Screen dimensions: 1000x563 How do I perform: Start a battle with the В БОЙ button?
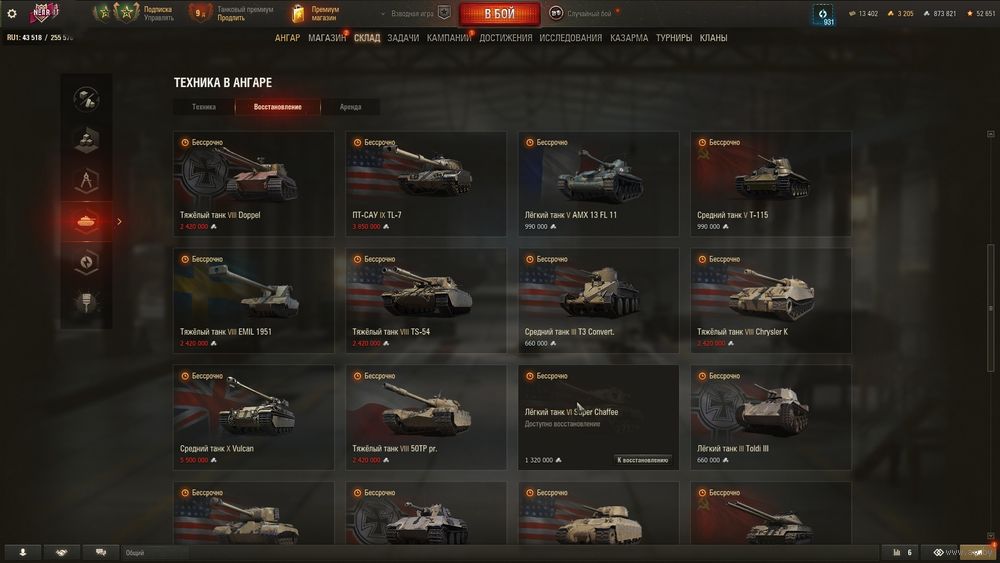pyautogui.click(x=499, y=14)
